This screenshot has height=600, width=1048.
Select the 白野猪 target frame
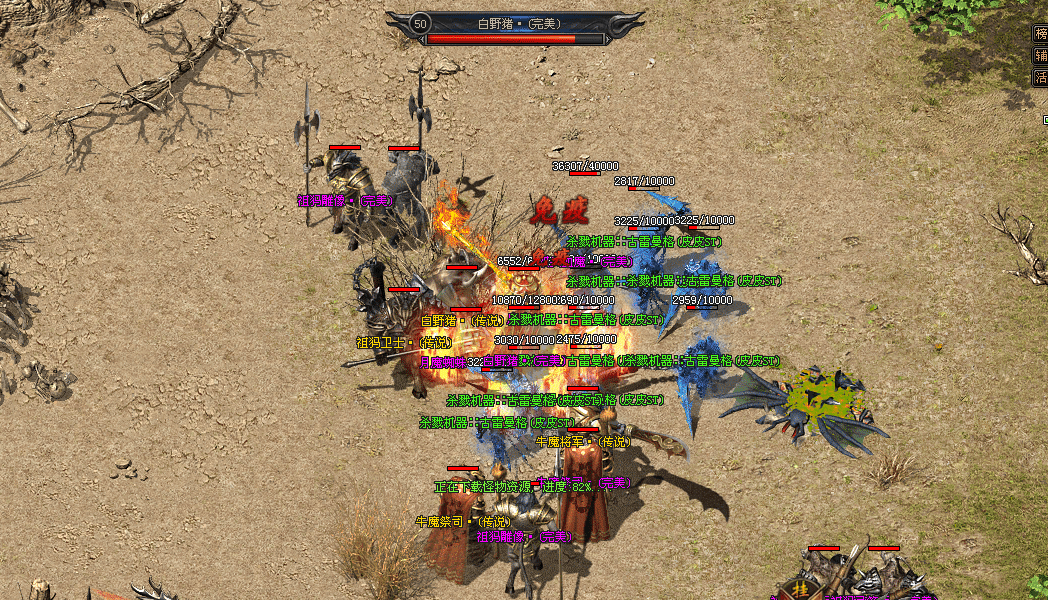click(x=515, y=28)
